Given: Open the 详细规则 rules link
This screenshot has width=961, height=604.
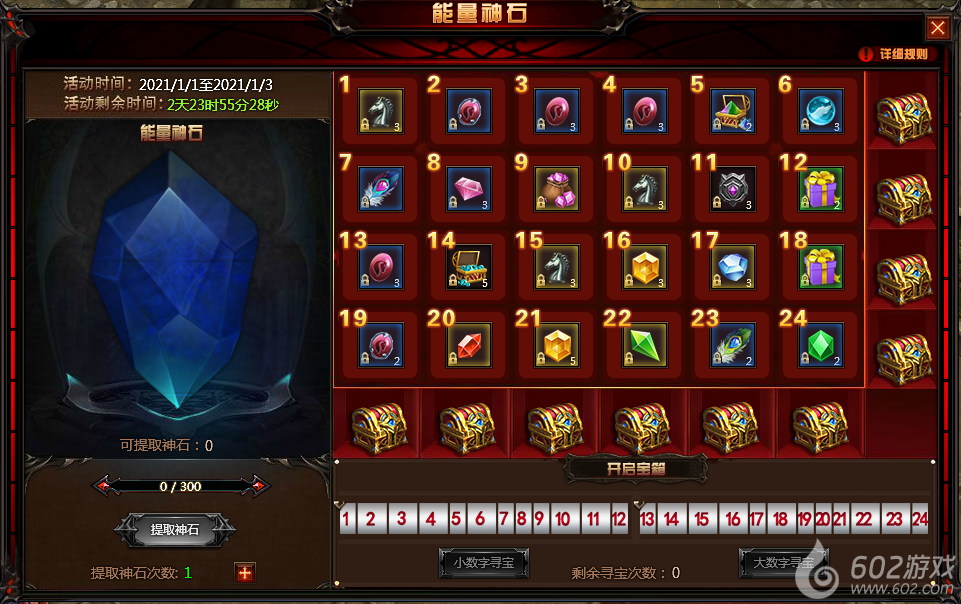Looking at the screenshot, I should pyautogui.click(x=895, y=55).
